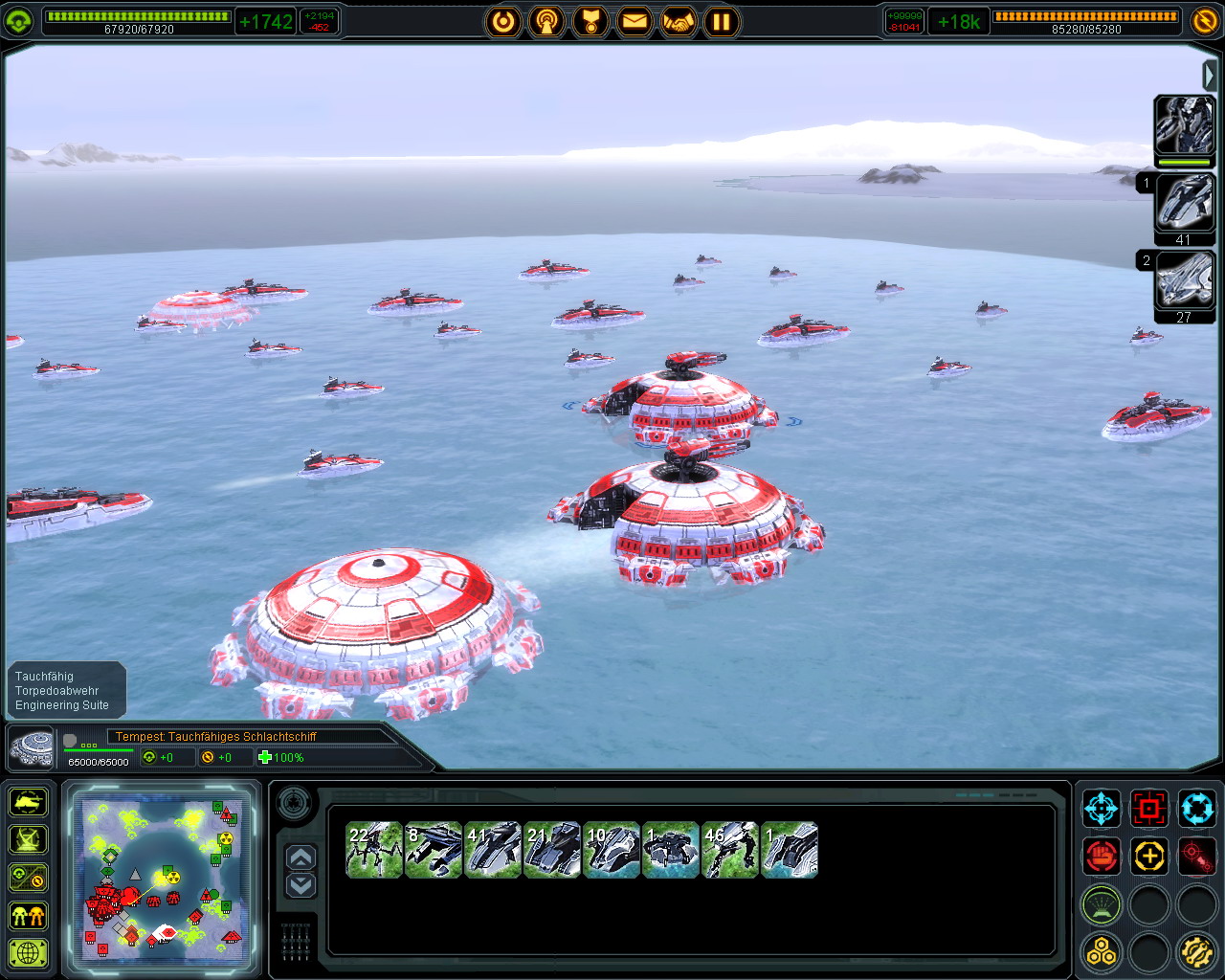The height and width of the screenshot is (980, 1225).
Task: Open the main menu power icon
Action: [503, 21]
